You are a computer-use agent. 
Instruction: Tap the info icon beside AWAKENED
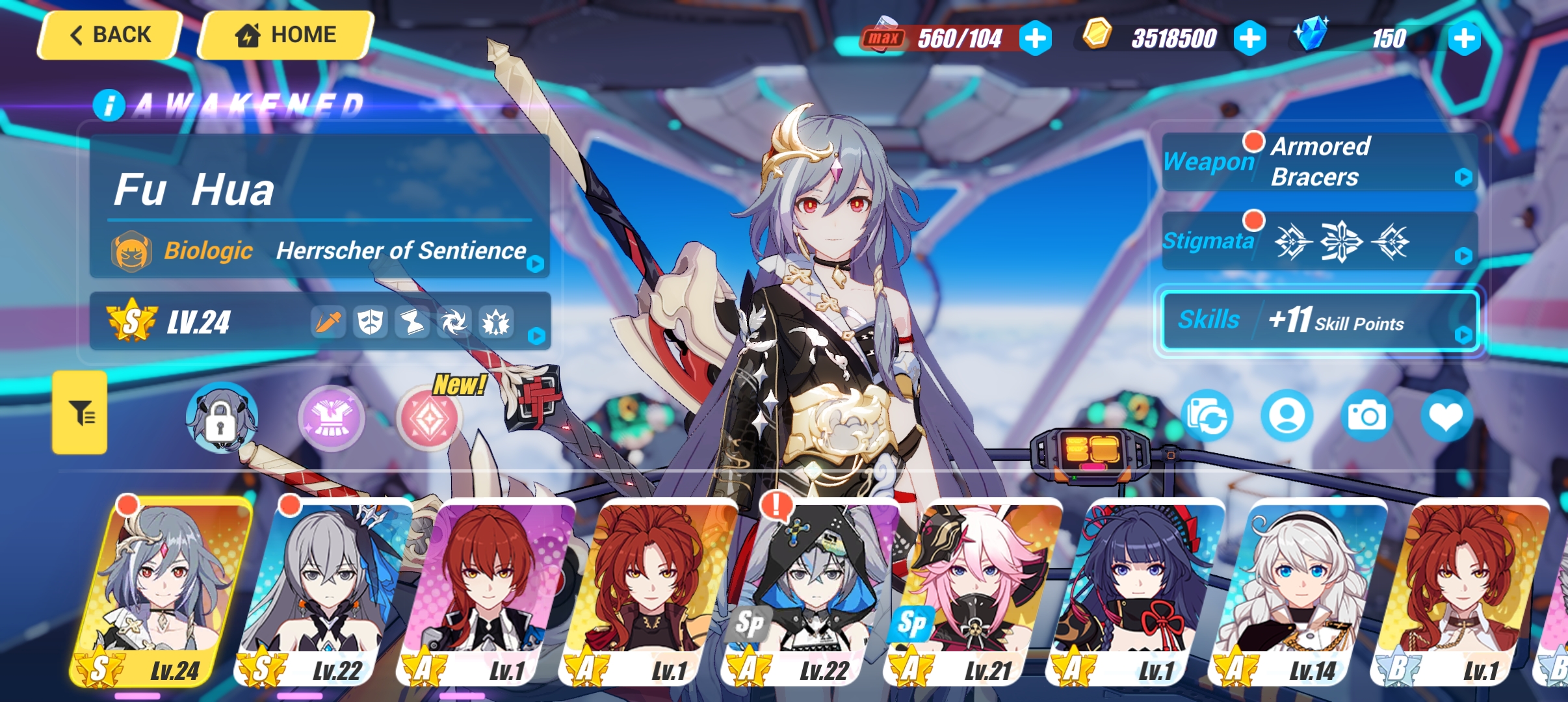coord(109,103)
